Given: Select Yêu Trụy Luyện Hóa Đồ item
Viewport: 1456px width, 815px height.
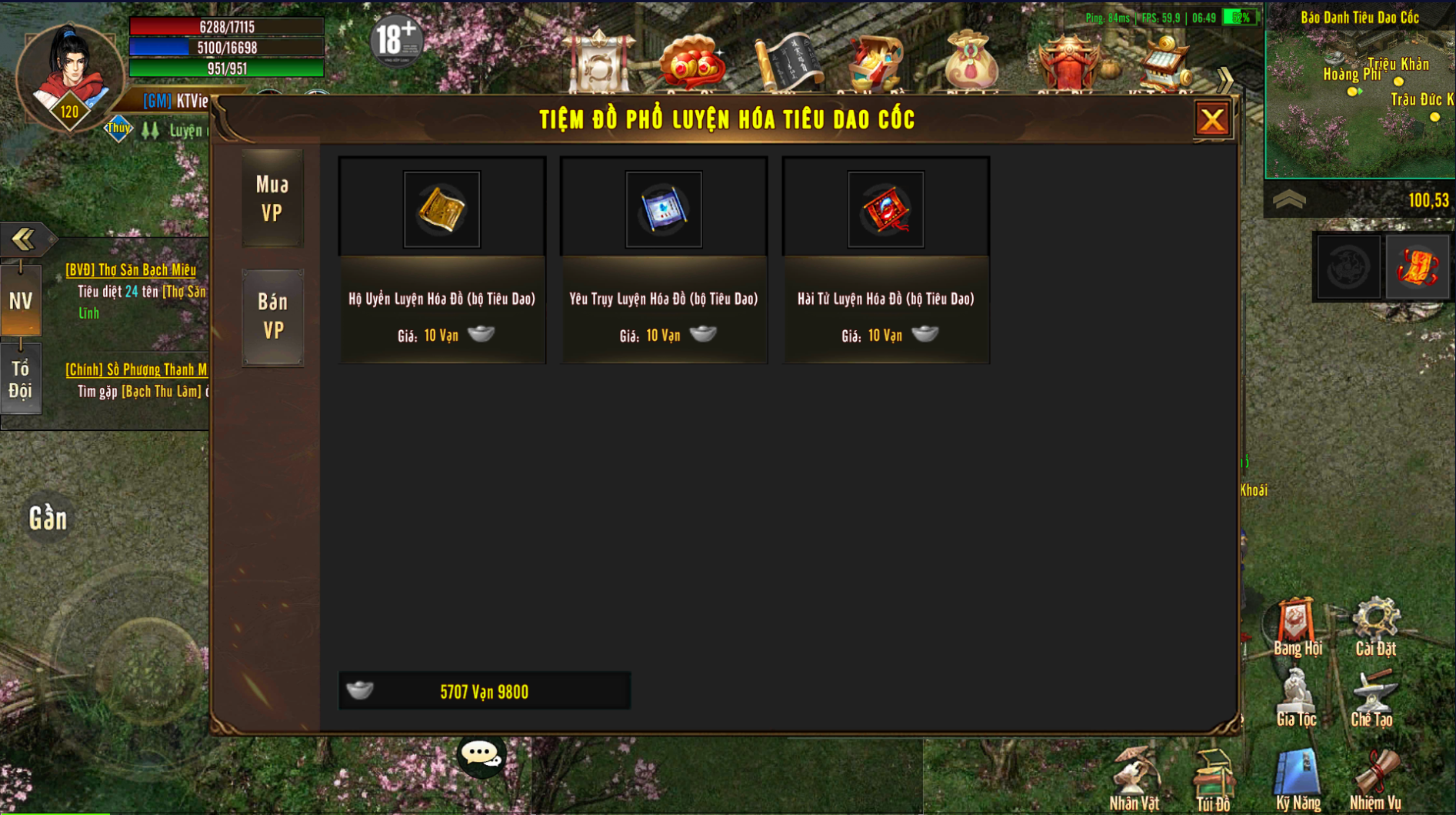Looking at the screenshot, I should [x=663, y=209].
